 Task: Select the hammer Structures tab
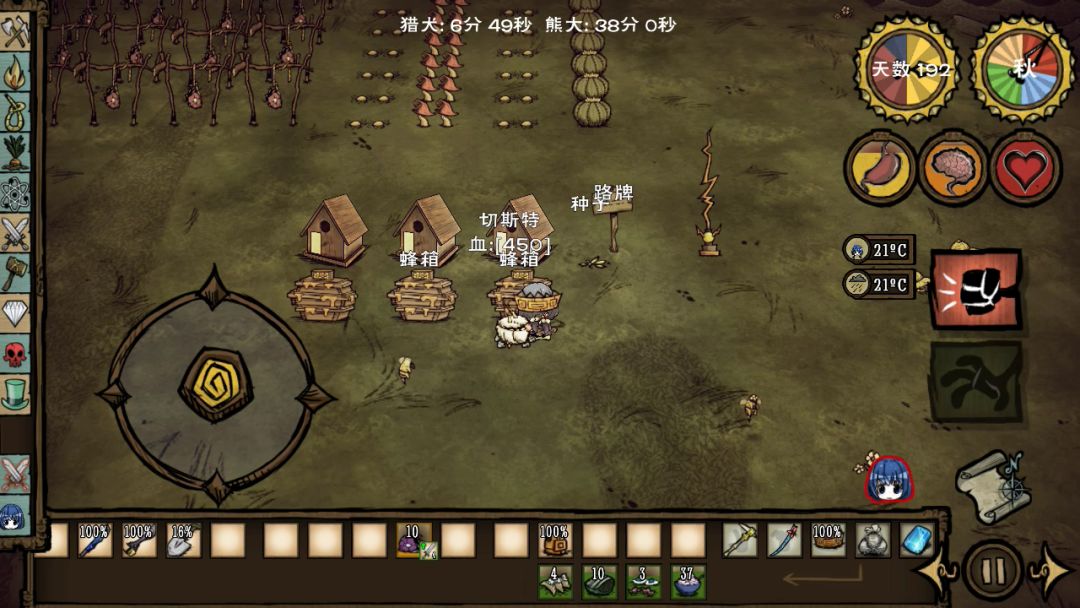(x=16, y=273)
